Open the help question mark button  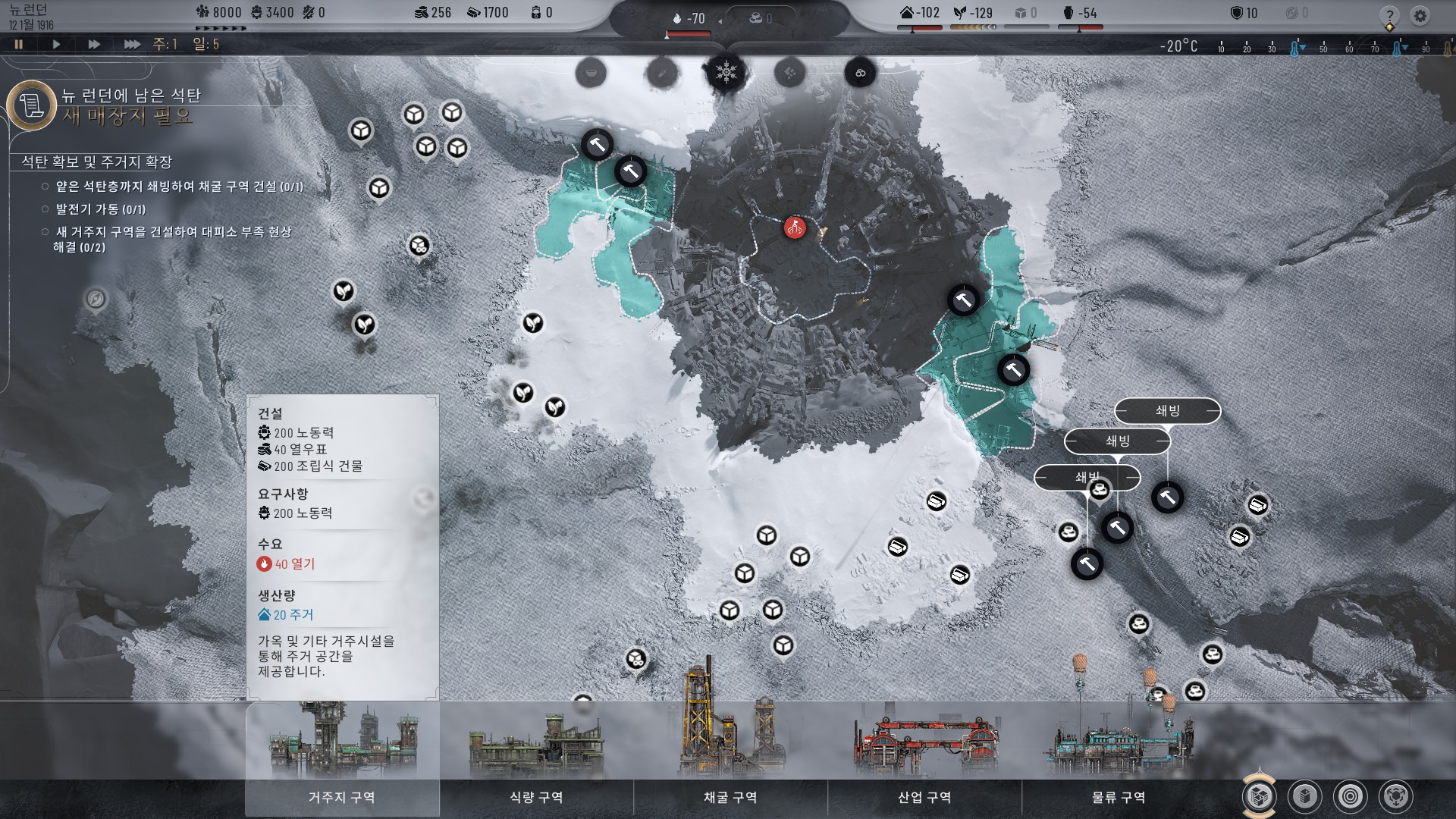coord(1389,16)
